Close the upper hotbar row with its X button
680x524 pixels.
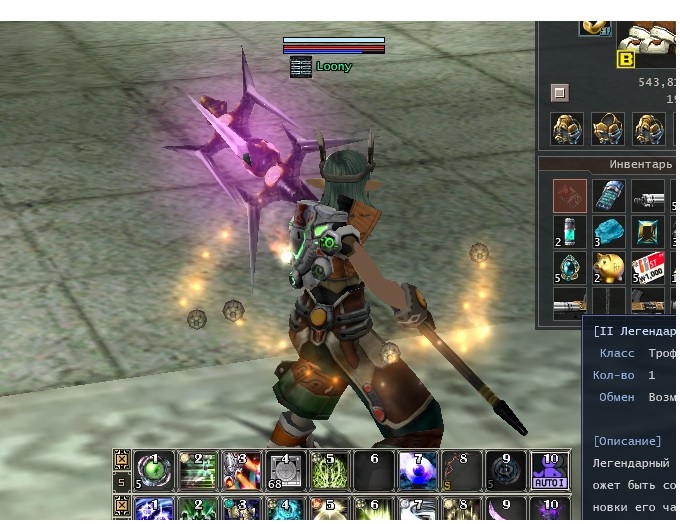[121, 461]
